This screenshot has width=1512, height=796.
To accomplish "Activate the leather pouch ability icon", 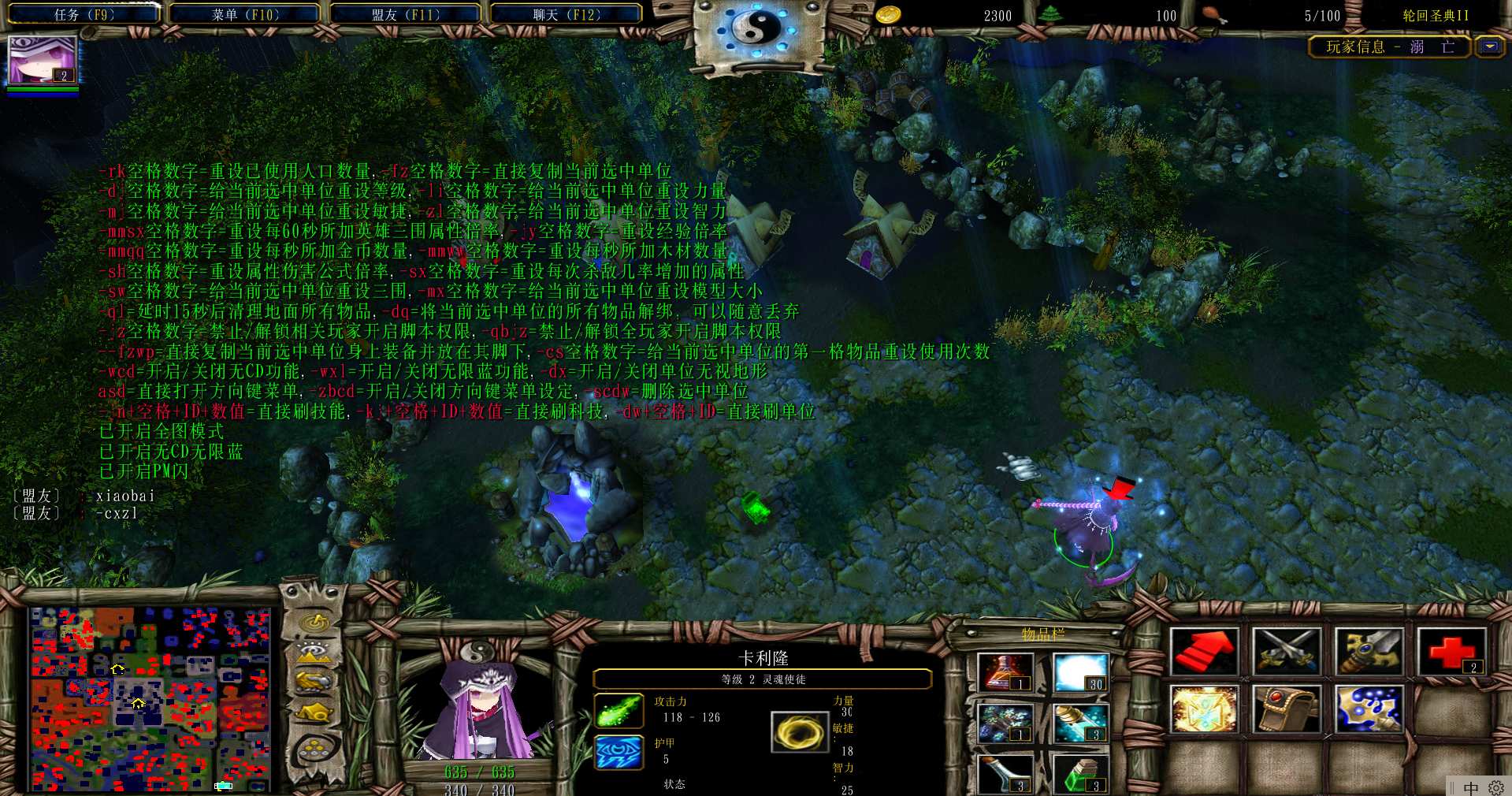I will pyautogui.click(x=1286, y=709).
